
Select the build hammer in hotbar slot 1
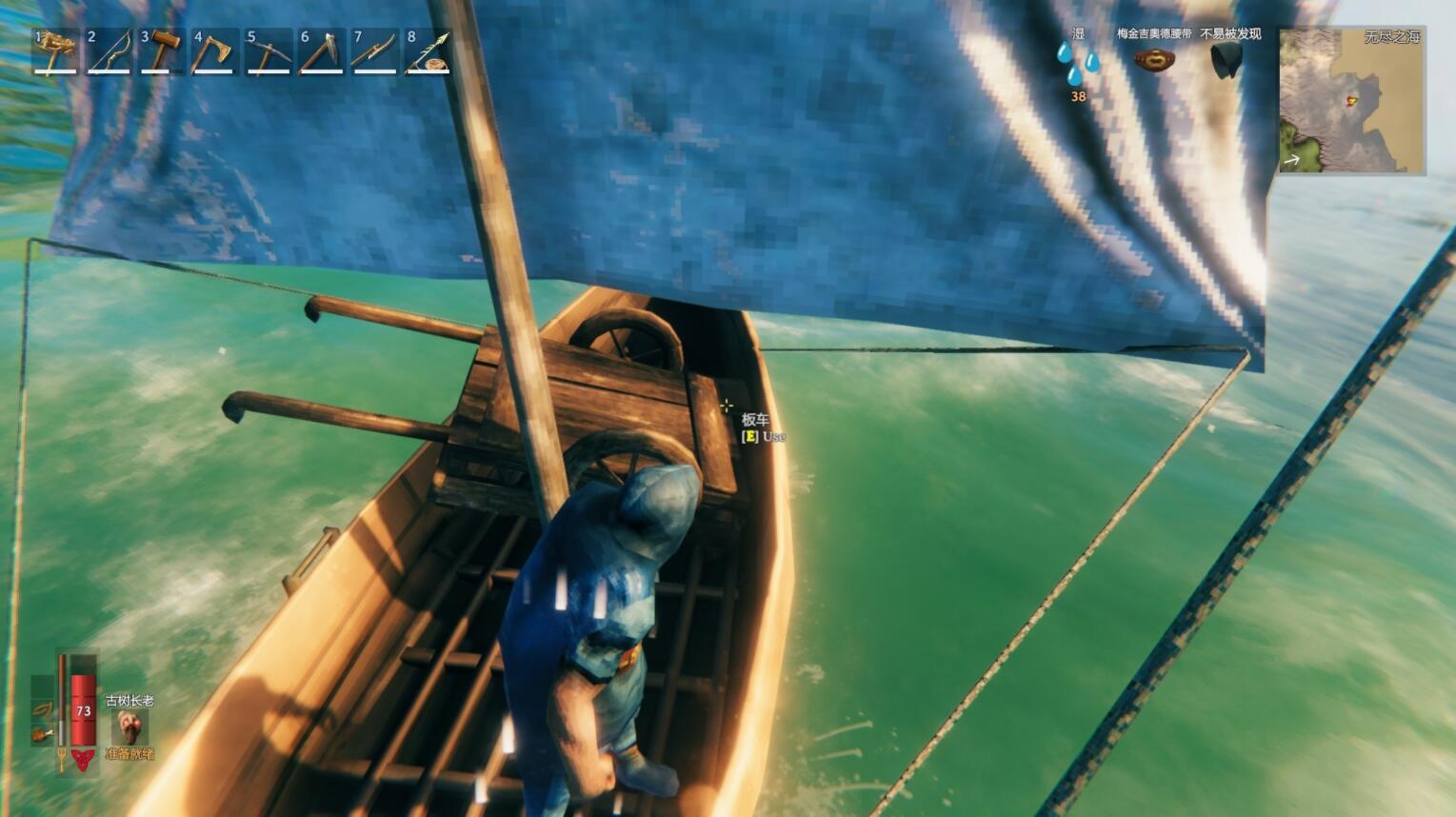click(x=55, y=51)
